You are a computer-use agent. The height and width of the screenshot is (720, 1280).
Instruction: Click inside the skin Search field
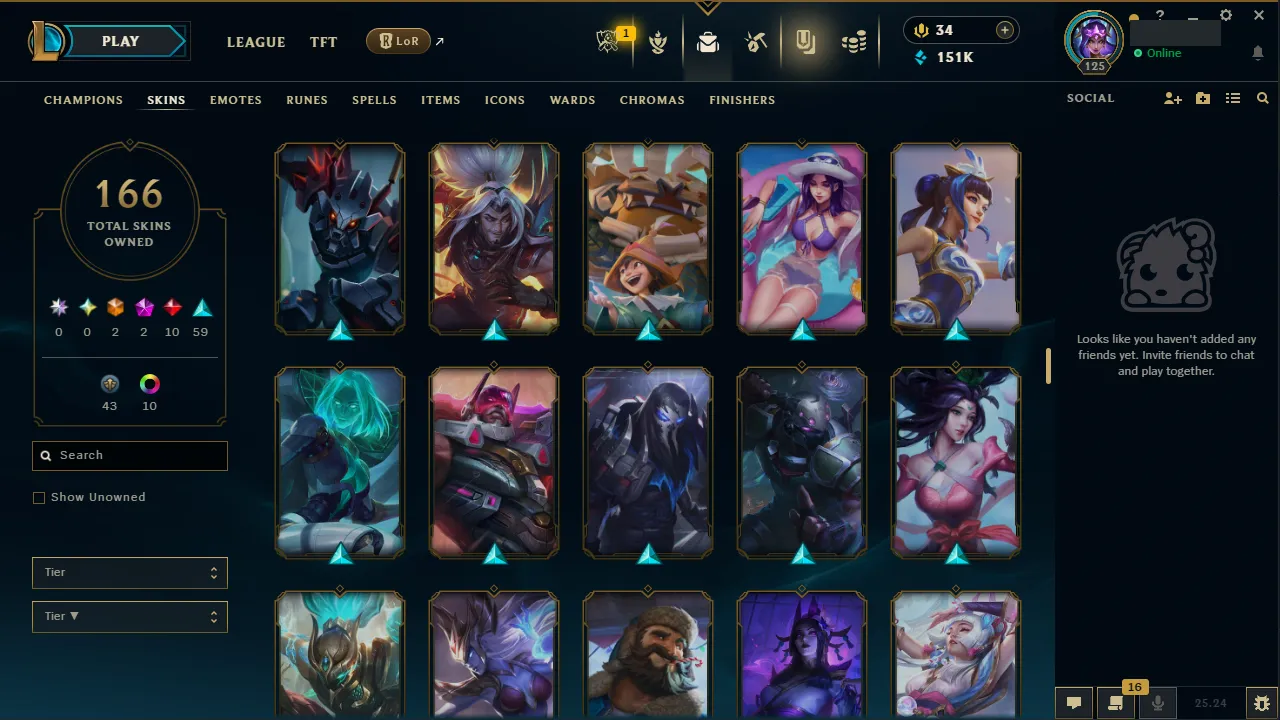click(x=129, y=455)
